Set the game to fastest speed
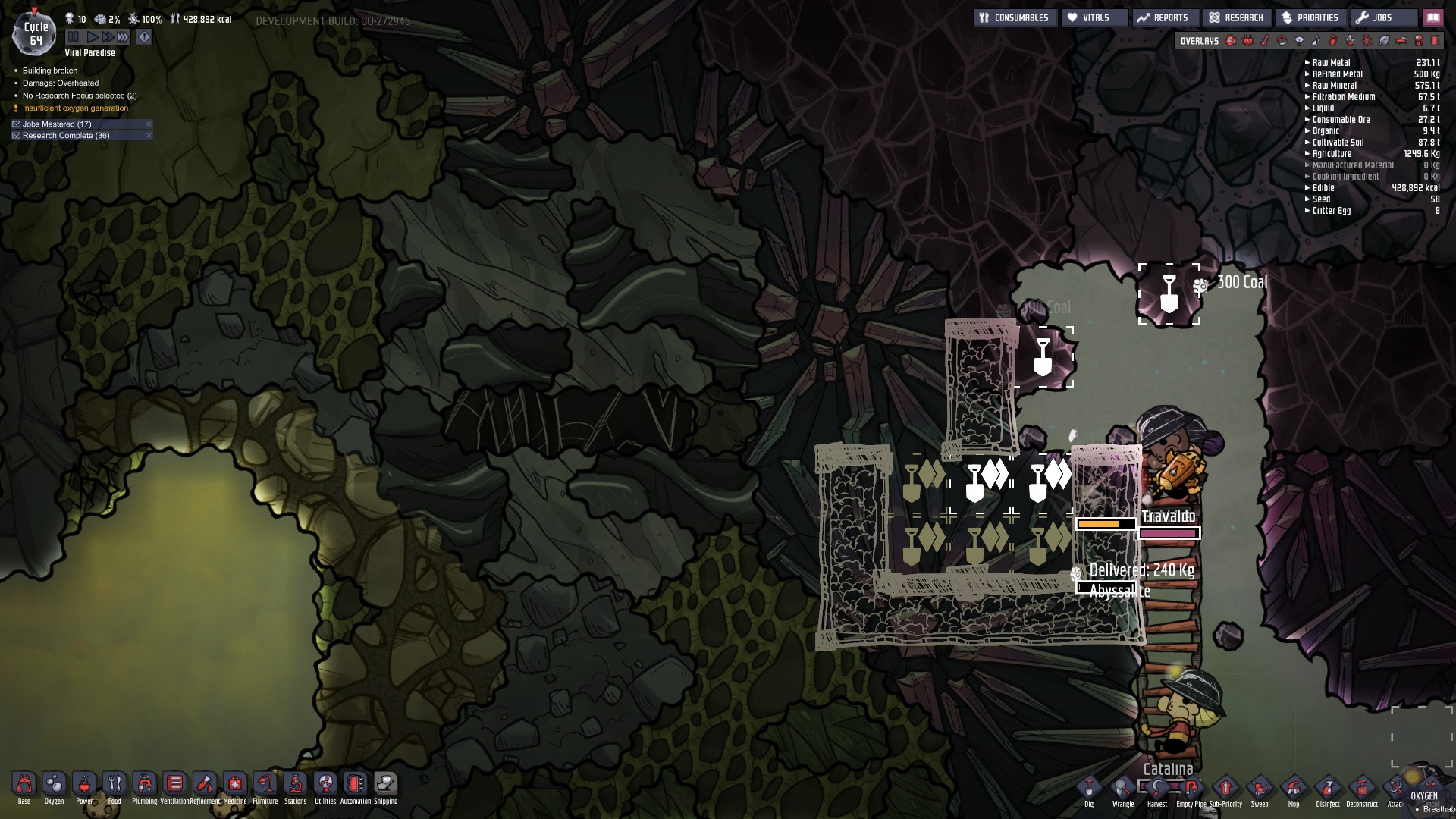 (x=123, y=37)
